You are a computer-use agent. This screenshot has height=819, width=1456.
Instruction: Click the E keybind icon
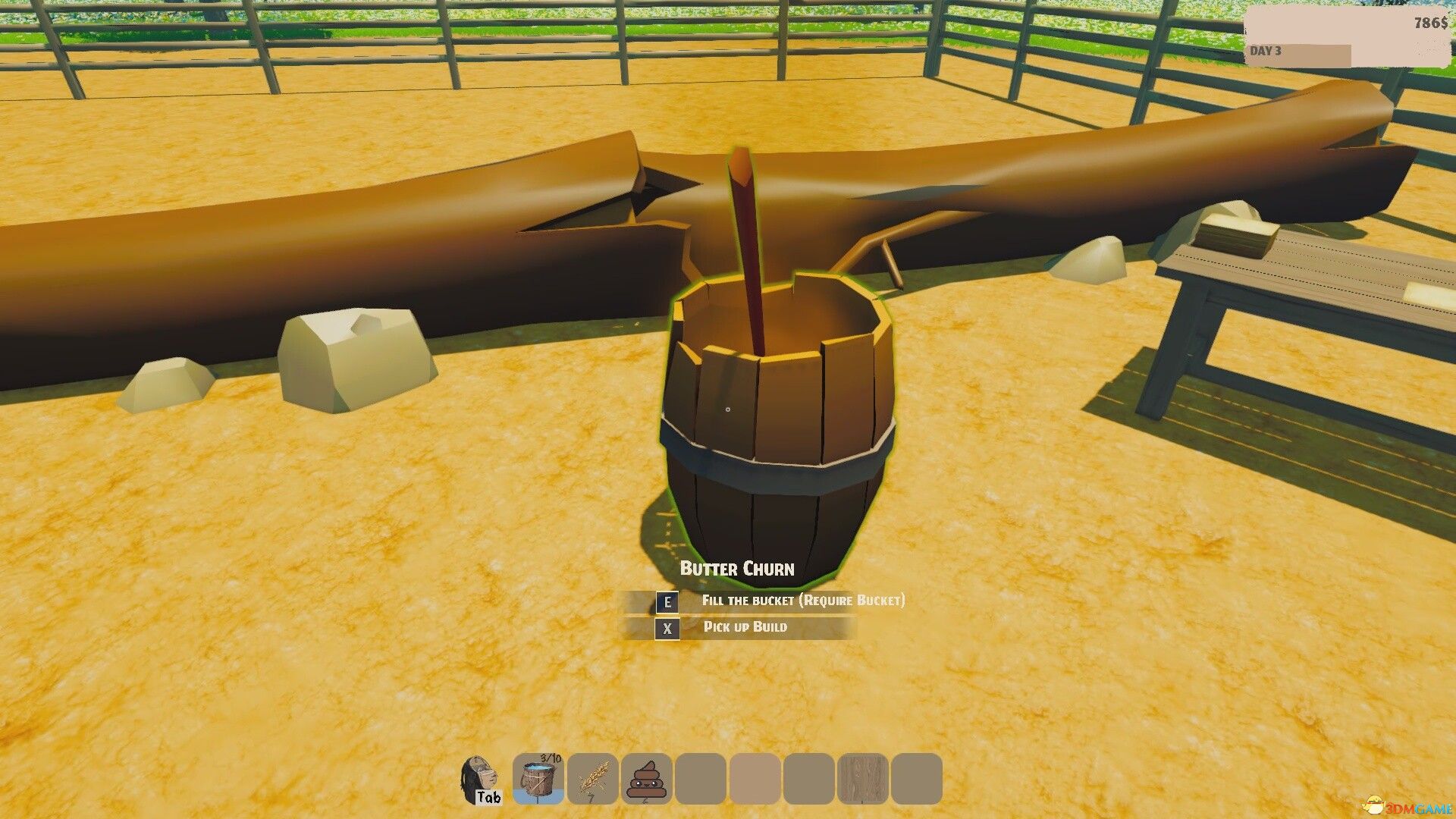[x=666, y=601]
